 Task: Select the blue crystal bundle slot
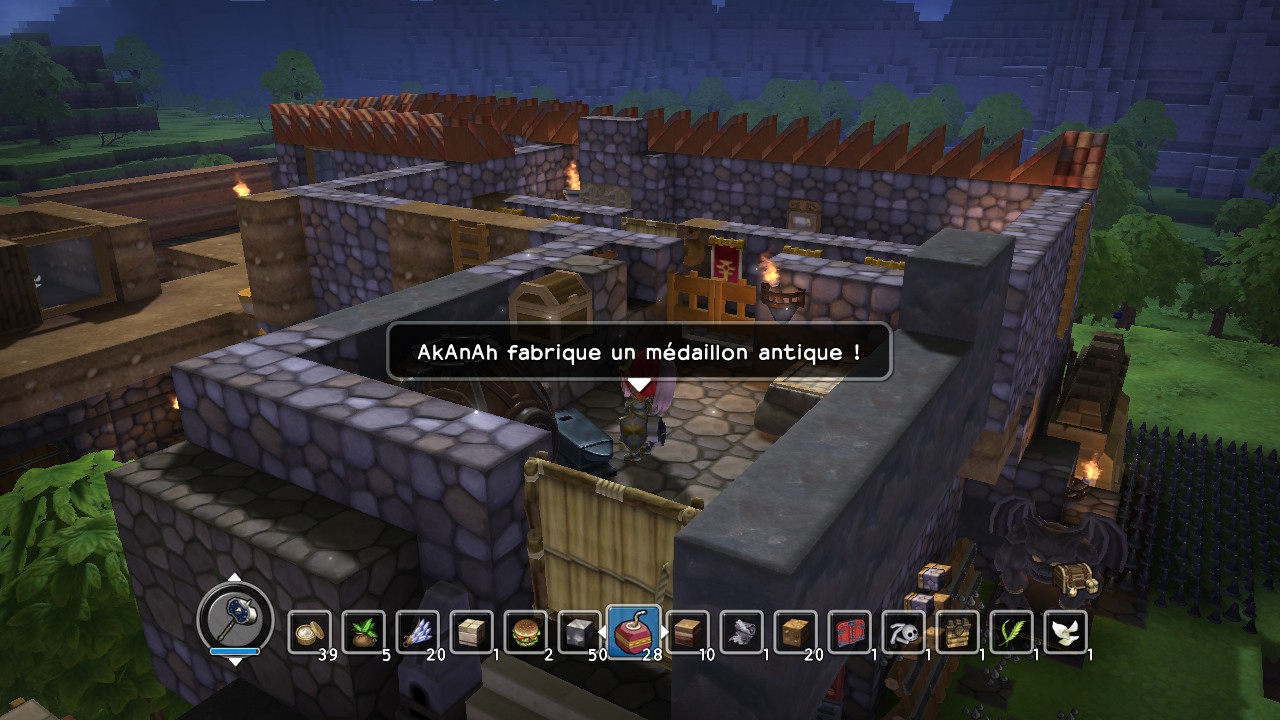417,632
